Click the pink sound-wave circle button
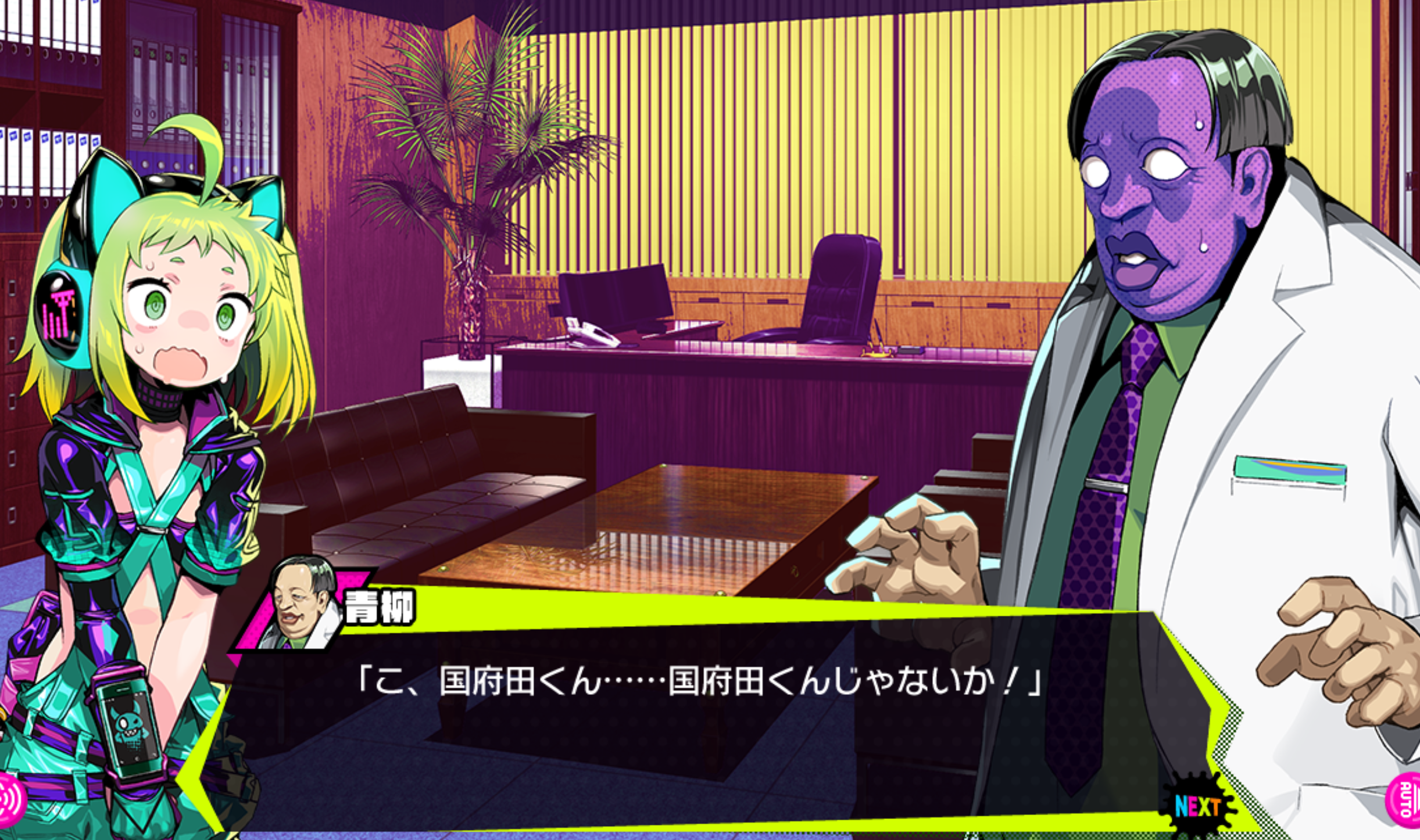 (10, 800)
